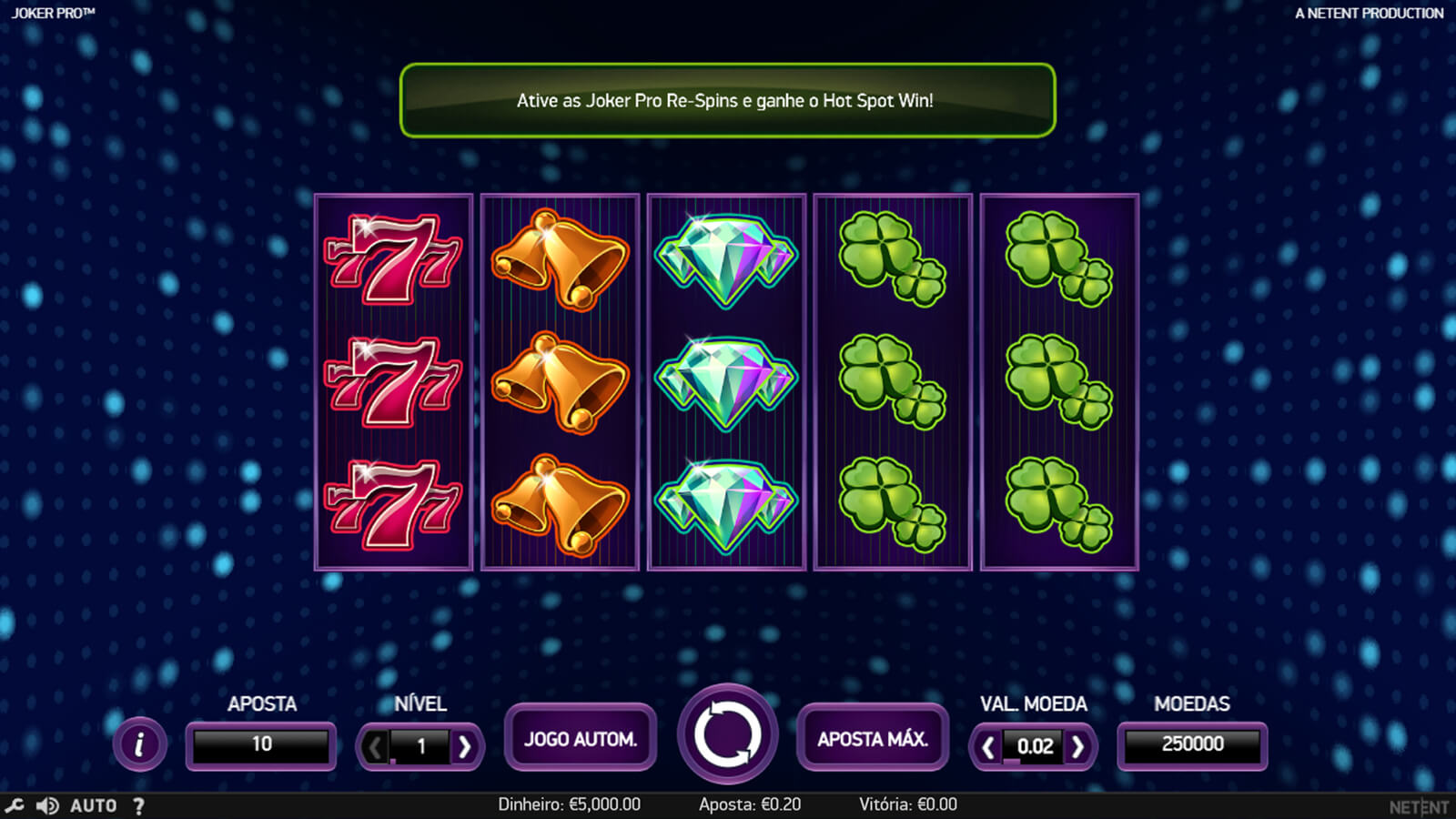The image size is (1456, 819).
Task: Decrease the bet level (NÍVEL)
Action: click(374, 747)
